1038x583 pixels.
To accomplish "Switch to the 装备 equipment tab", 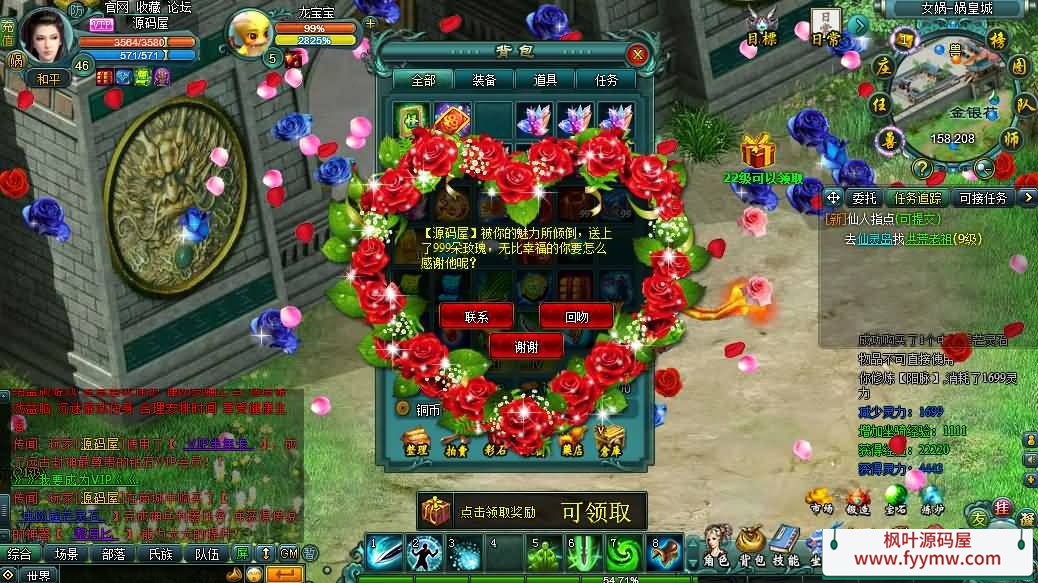I will (486, 80).
